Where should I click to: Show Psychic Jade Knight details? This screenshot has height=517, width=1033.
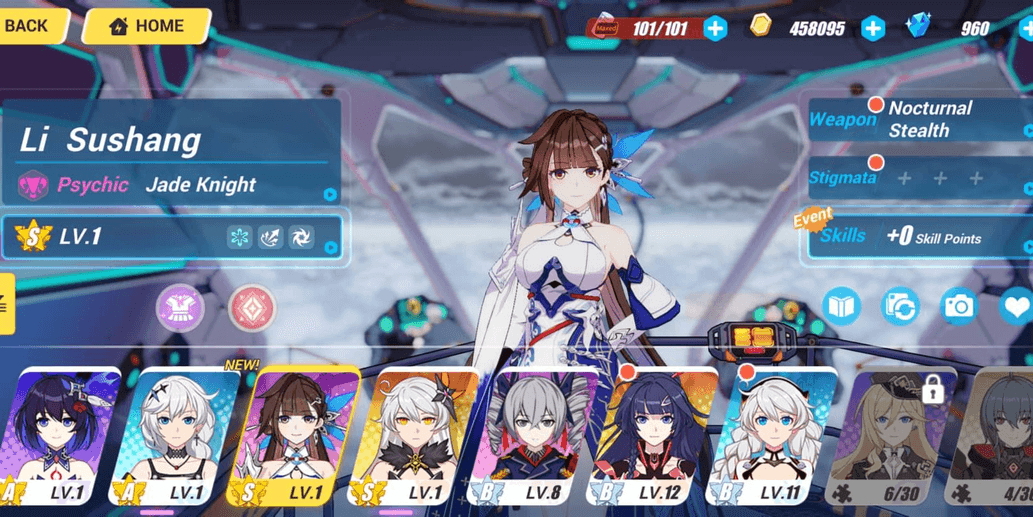click(x=173, y=185)
